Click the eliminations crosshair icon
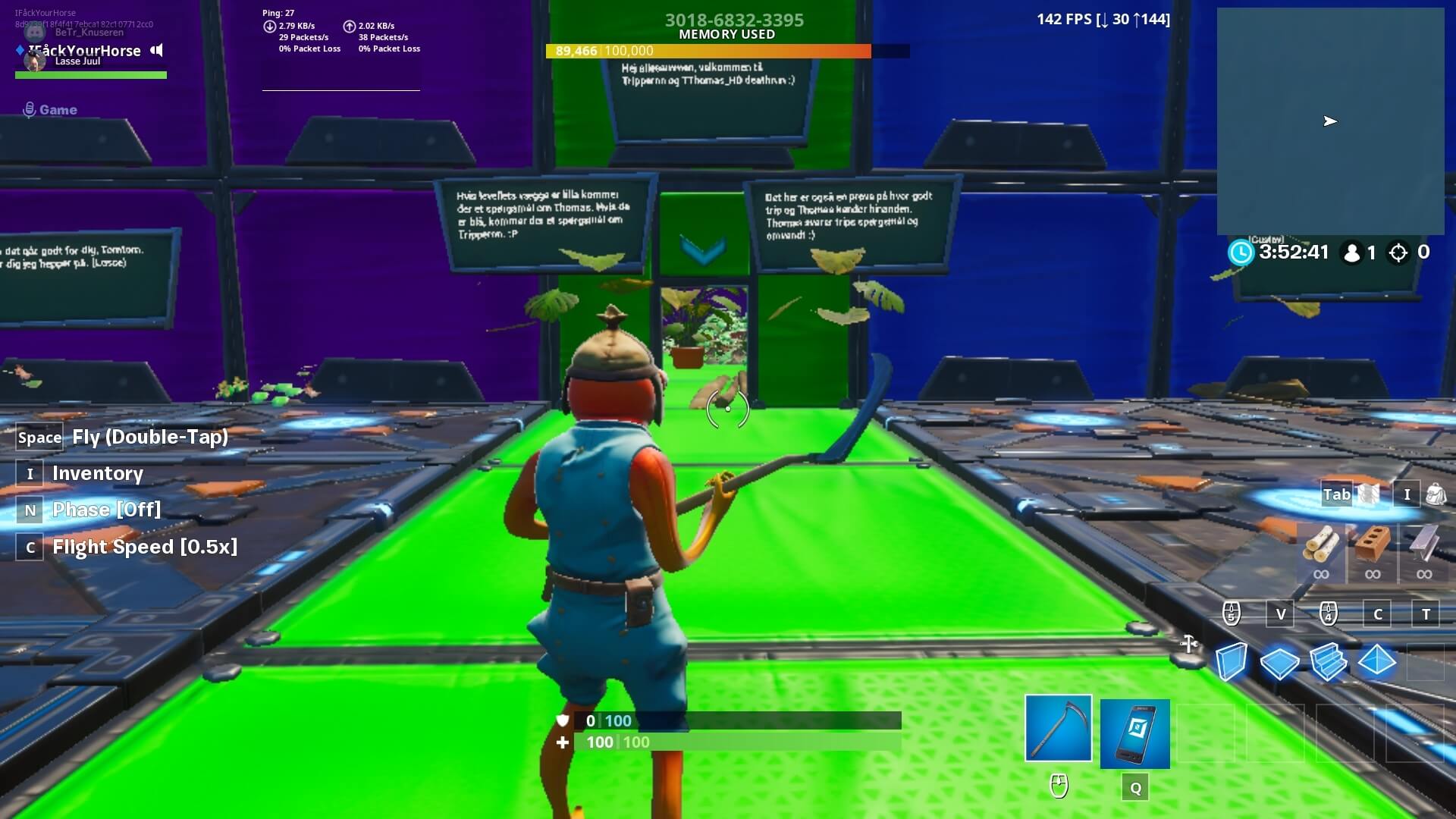The width and height of the screenshot is (1456, 819). pos(1398,253)
